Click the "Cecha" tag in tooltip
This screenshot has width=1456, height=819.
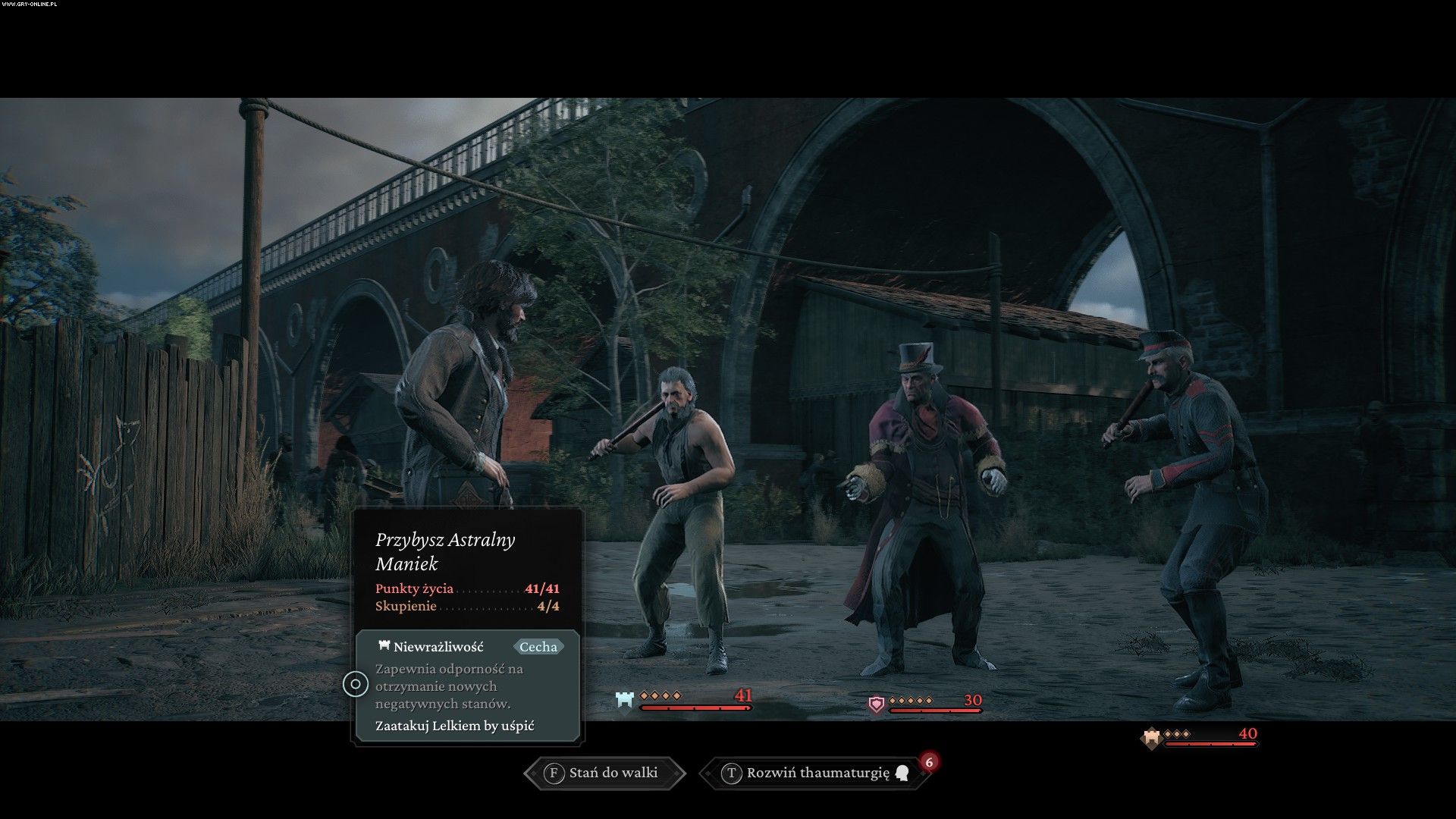(538, 647)
